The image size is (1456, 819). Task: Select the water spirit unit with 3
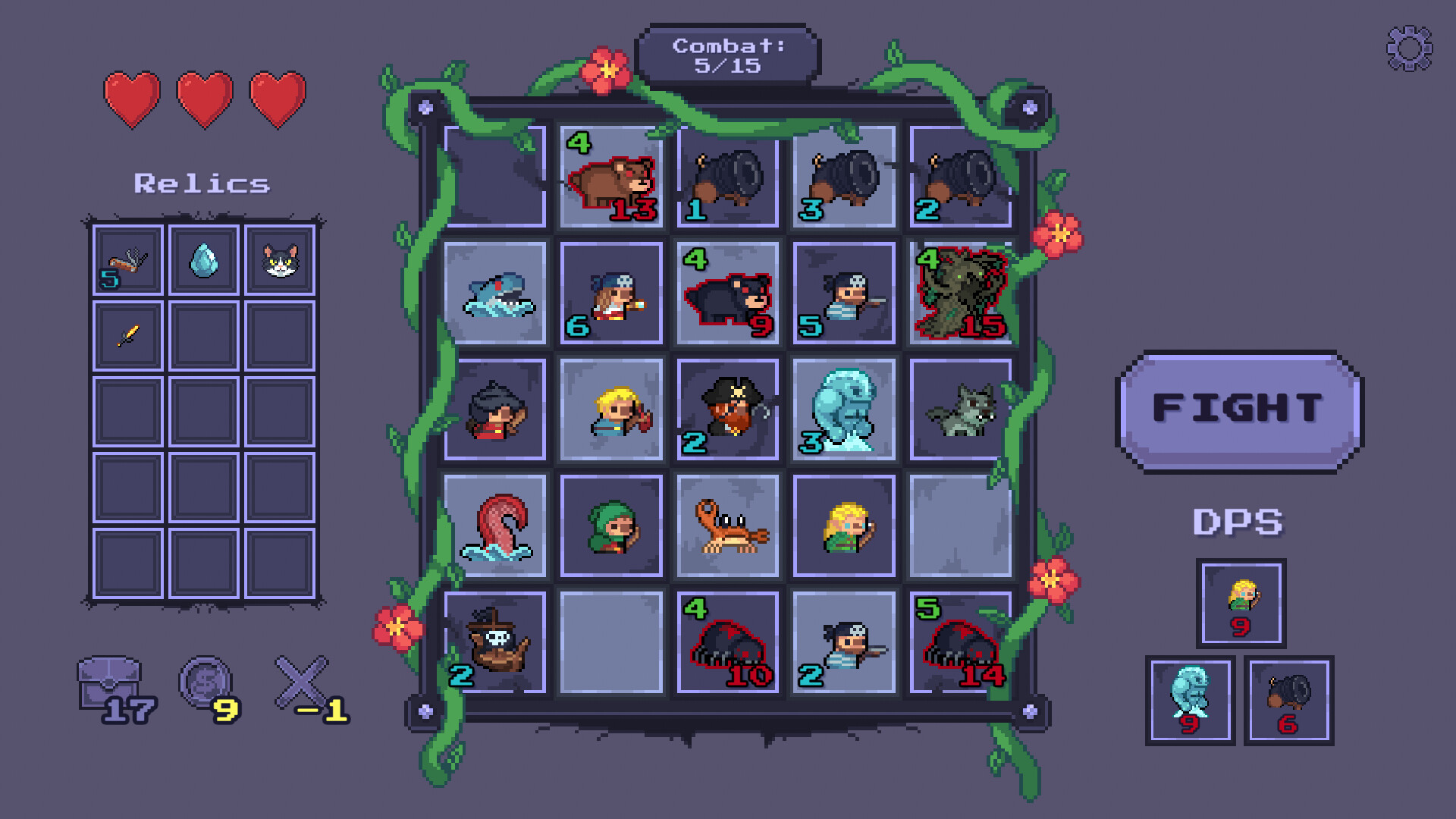click(843, 409)
